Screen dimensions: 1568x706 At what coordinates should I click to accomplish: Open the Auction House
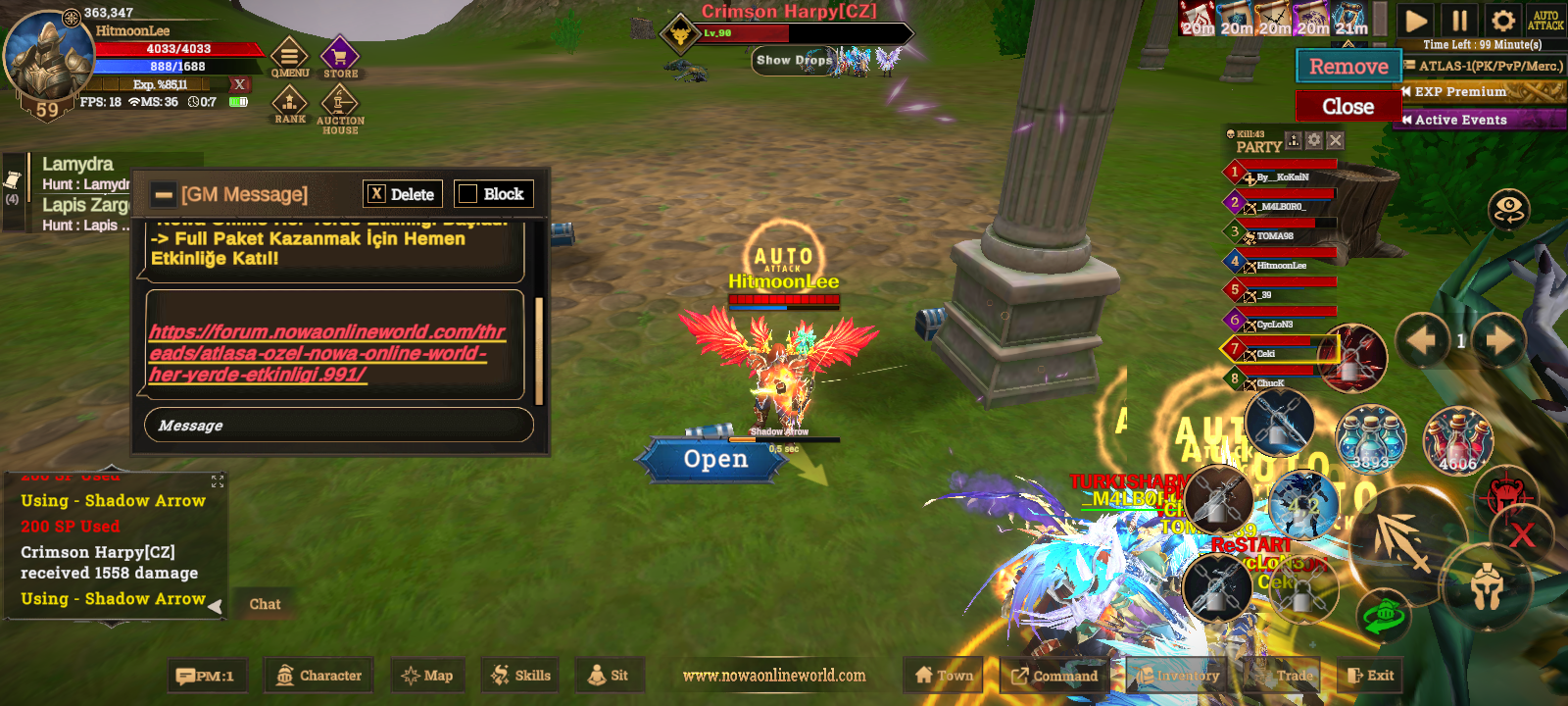pyautogui.click(x=340, y=106)
